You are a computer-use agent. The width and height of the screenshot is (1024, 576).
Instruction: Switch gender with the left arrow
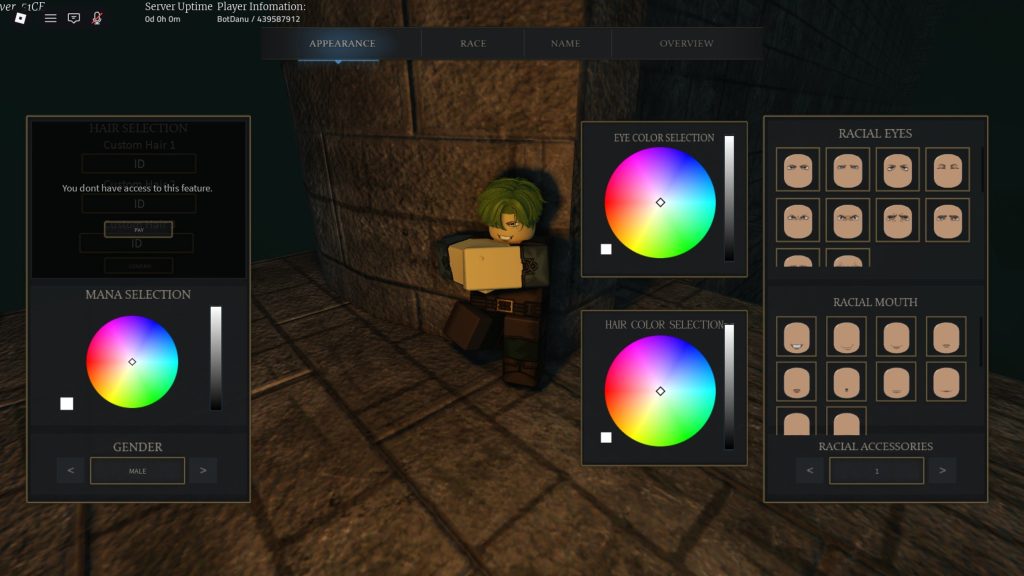click(71, 470)
